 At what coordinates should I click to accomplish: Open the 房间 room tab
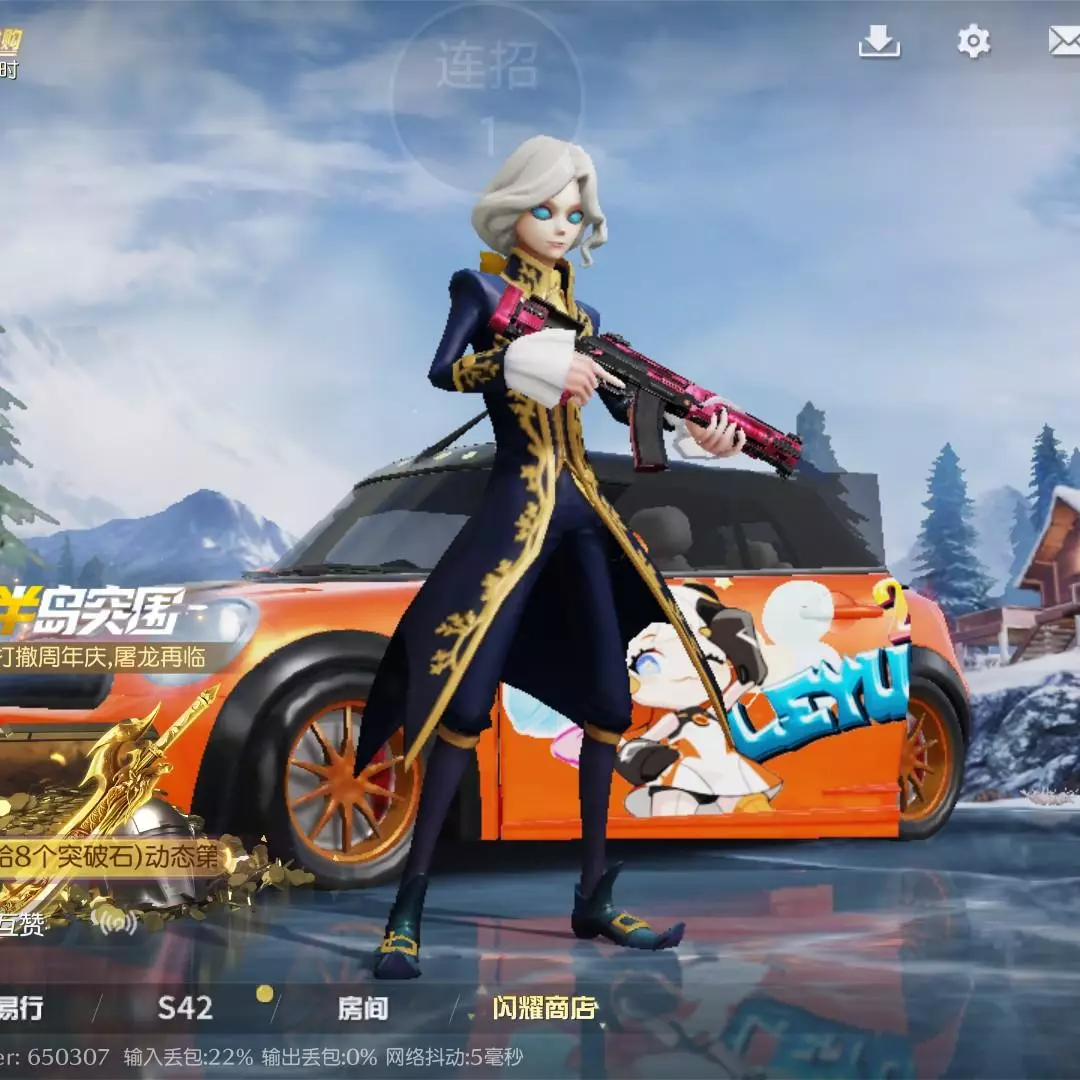[x=363, y=1008]
